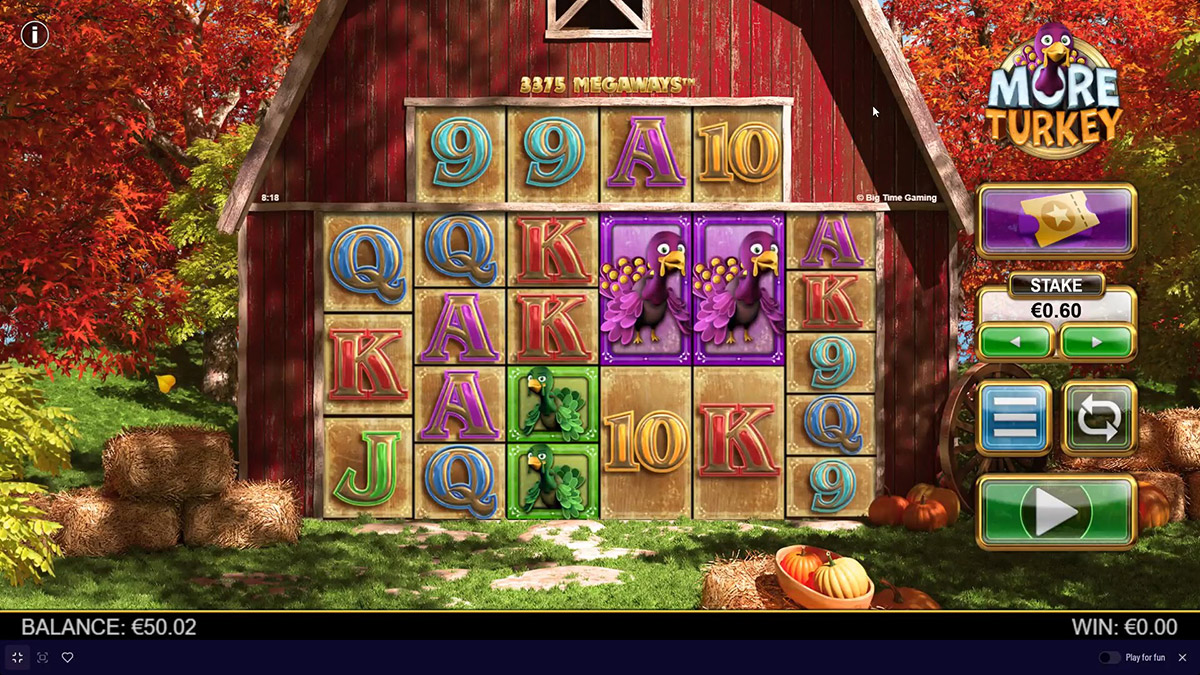Spin the reels with the play button
The image size is (1200, 675).
coord(1056,512)
